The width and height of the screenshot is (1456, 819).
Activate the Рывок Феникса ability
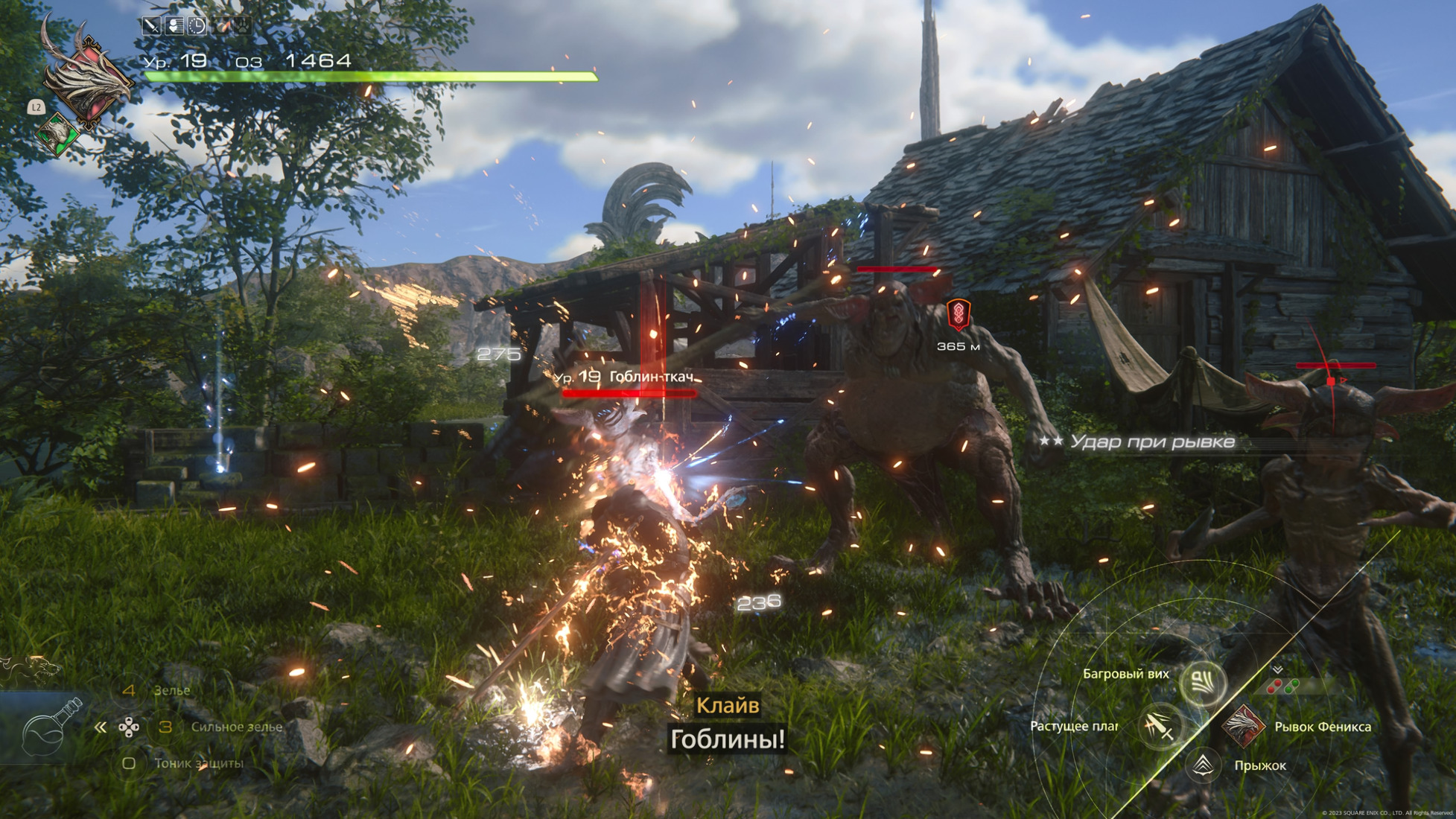[1242, 725]
